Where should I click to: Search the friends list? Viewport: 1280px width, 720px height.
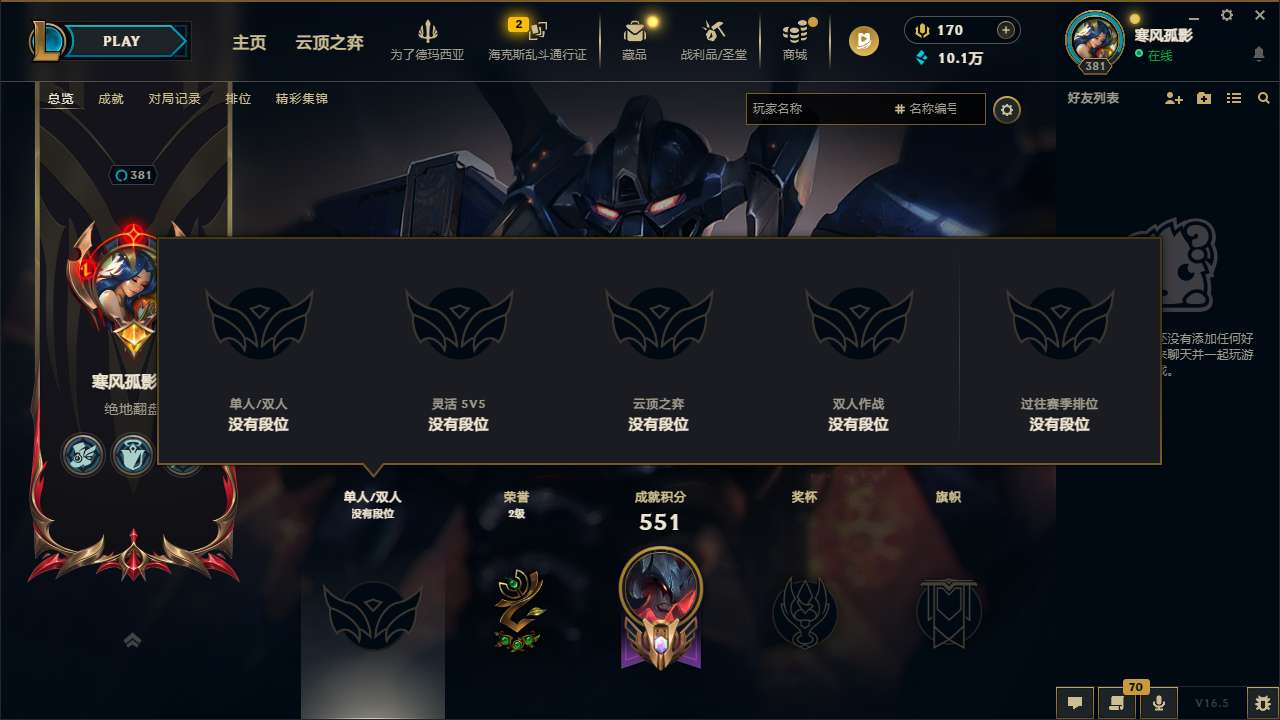[x=1264, y=98]
